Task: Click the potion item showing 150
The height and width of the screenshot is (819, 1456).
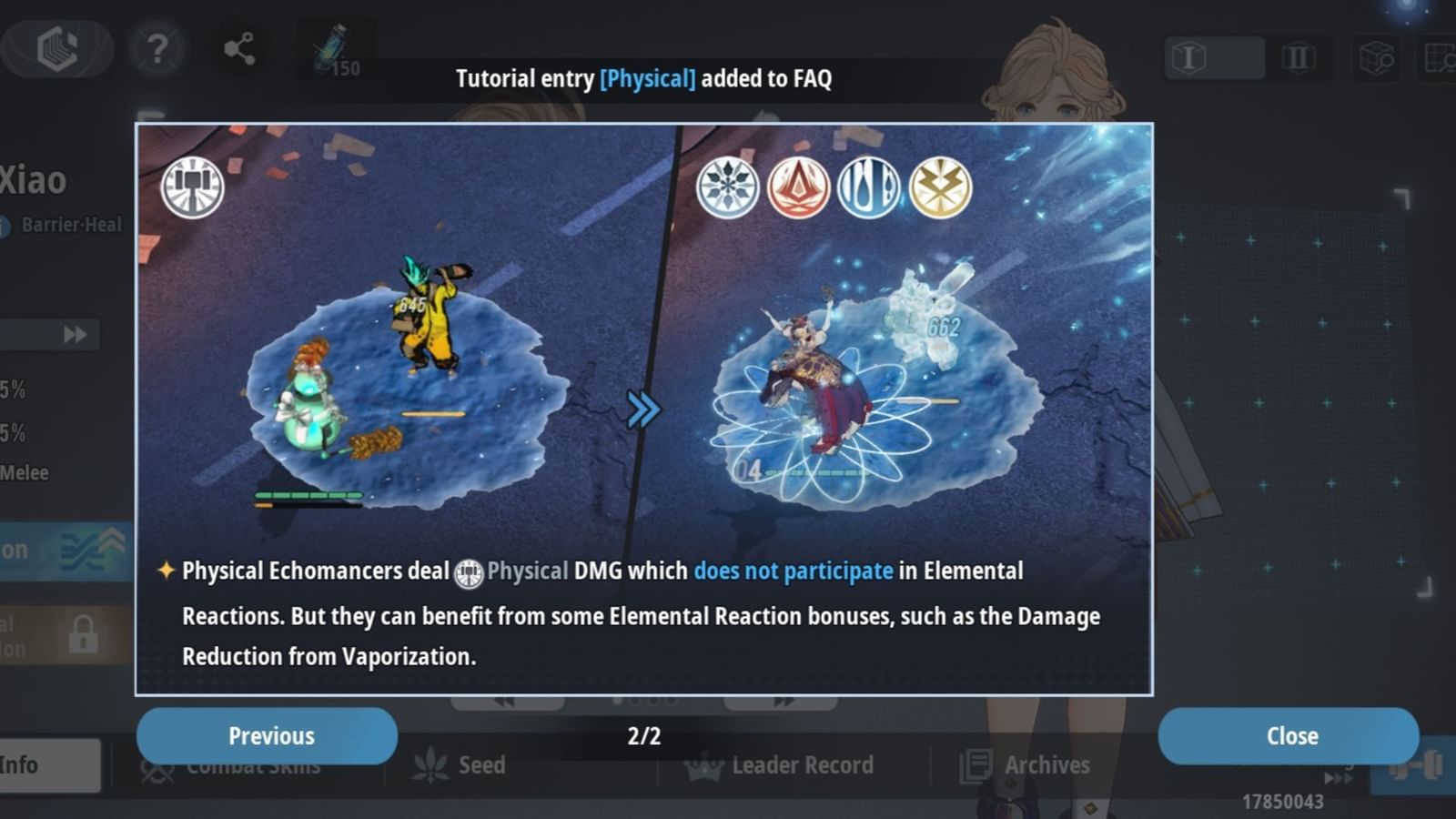Action: pos(332,50)
